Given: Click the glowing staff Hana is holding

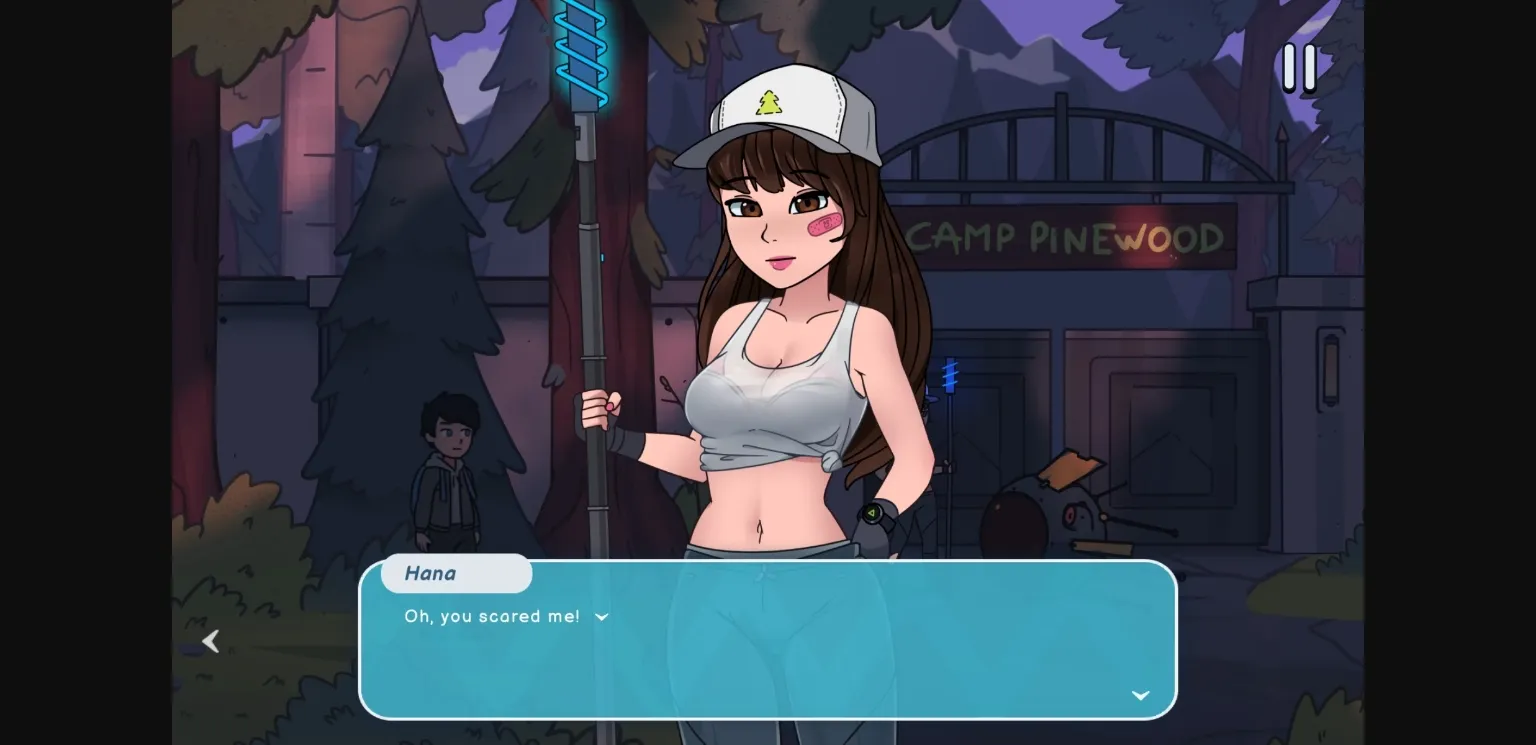Looking at the screenshot, I should click(x=590, y=250).
